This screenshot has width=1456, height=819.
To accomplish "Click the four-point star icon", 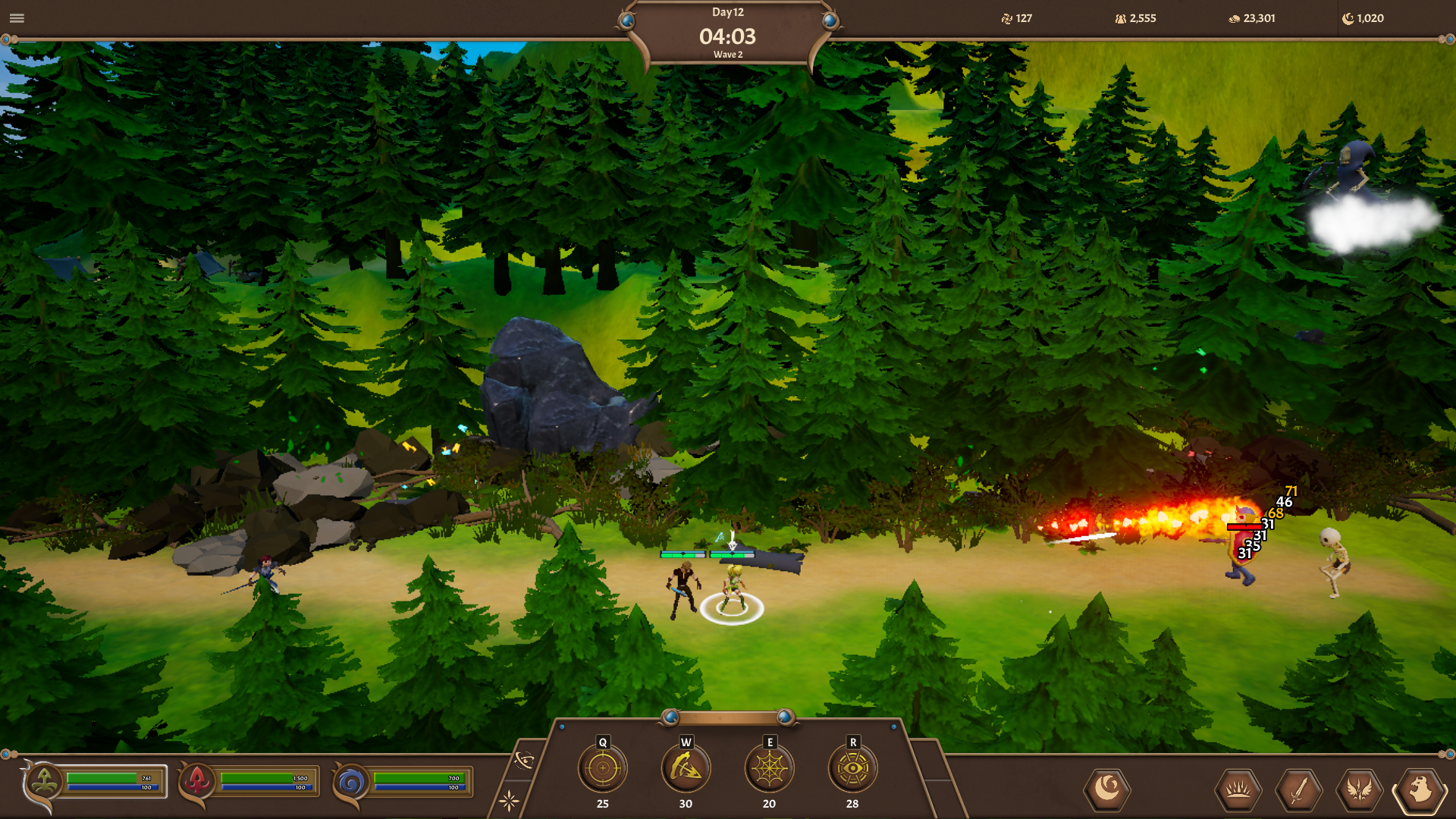I will pos(509,800).
